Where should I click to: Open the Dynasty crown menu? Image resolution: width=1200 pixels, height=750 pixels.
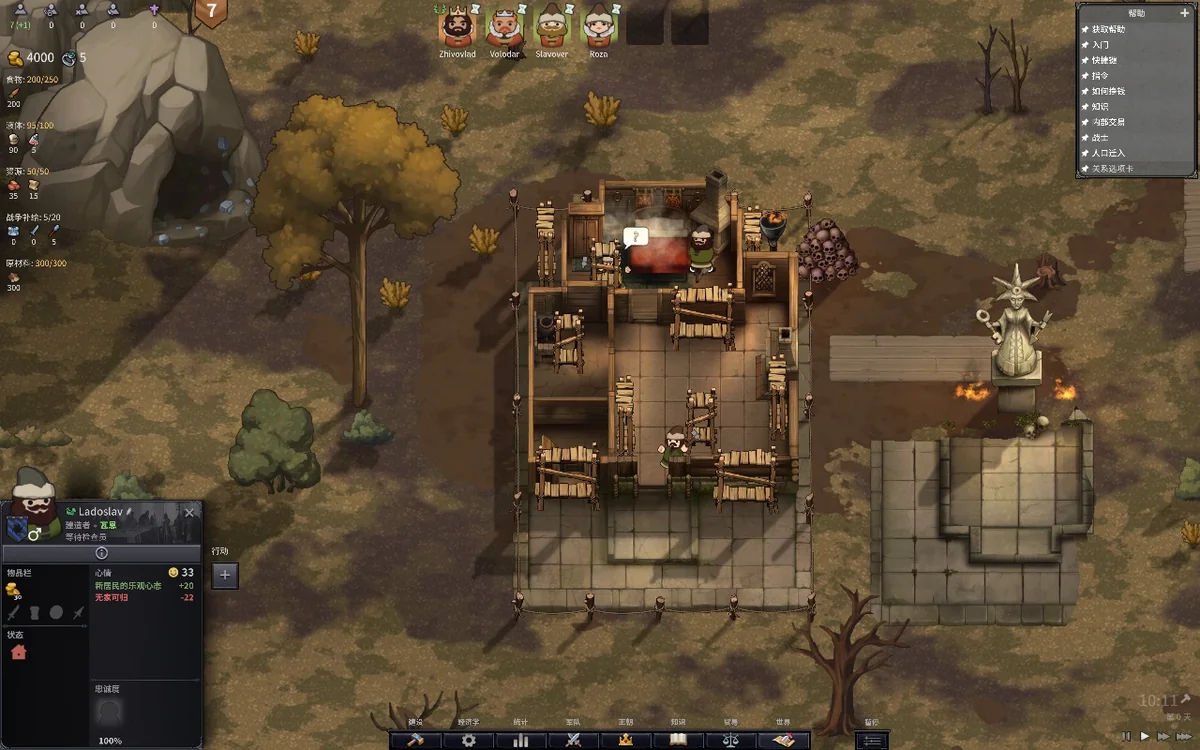626,740
